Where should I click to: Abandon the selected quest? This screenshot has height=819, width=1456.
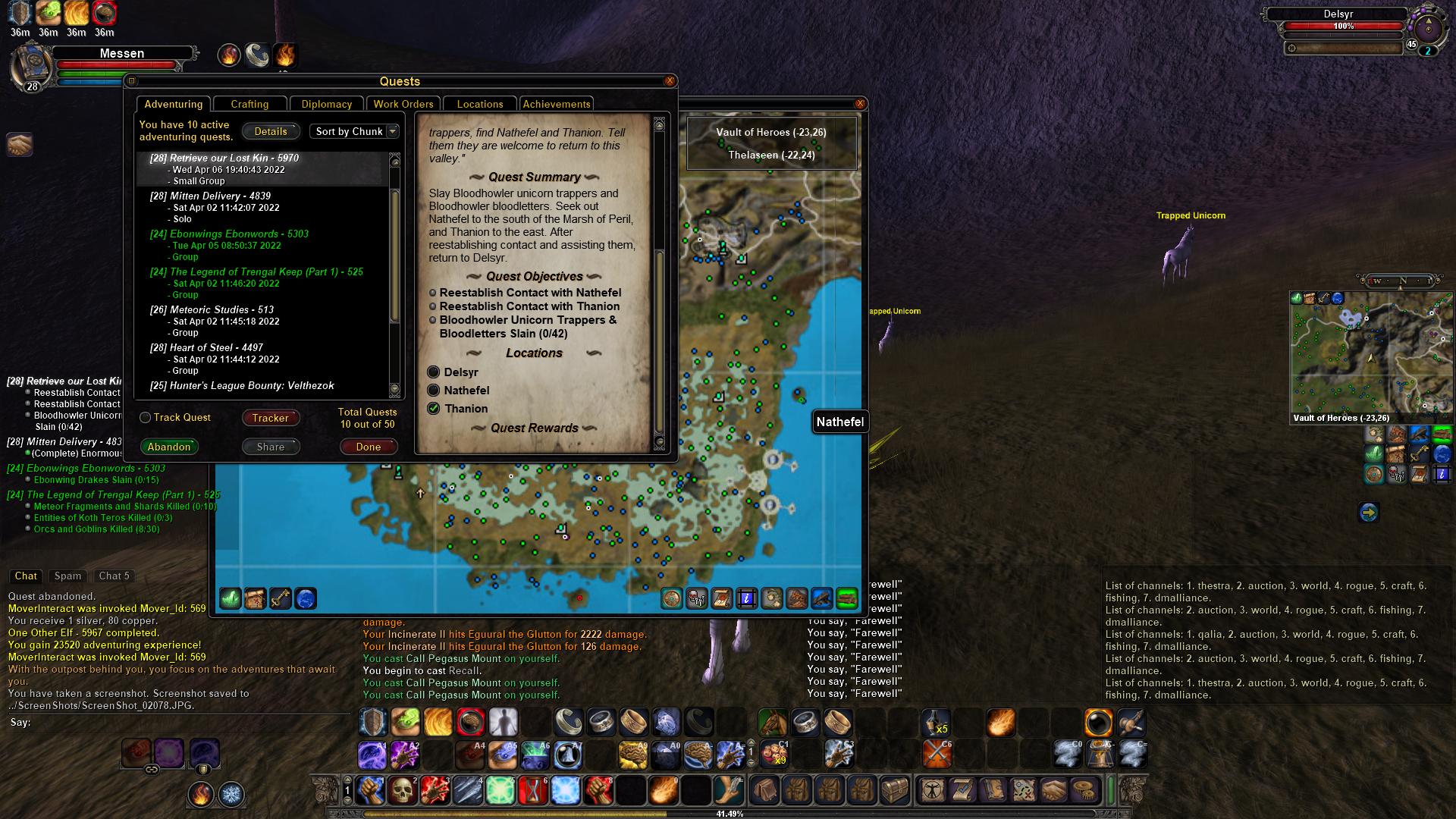click(x=169, y=447)
